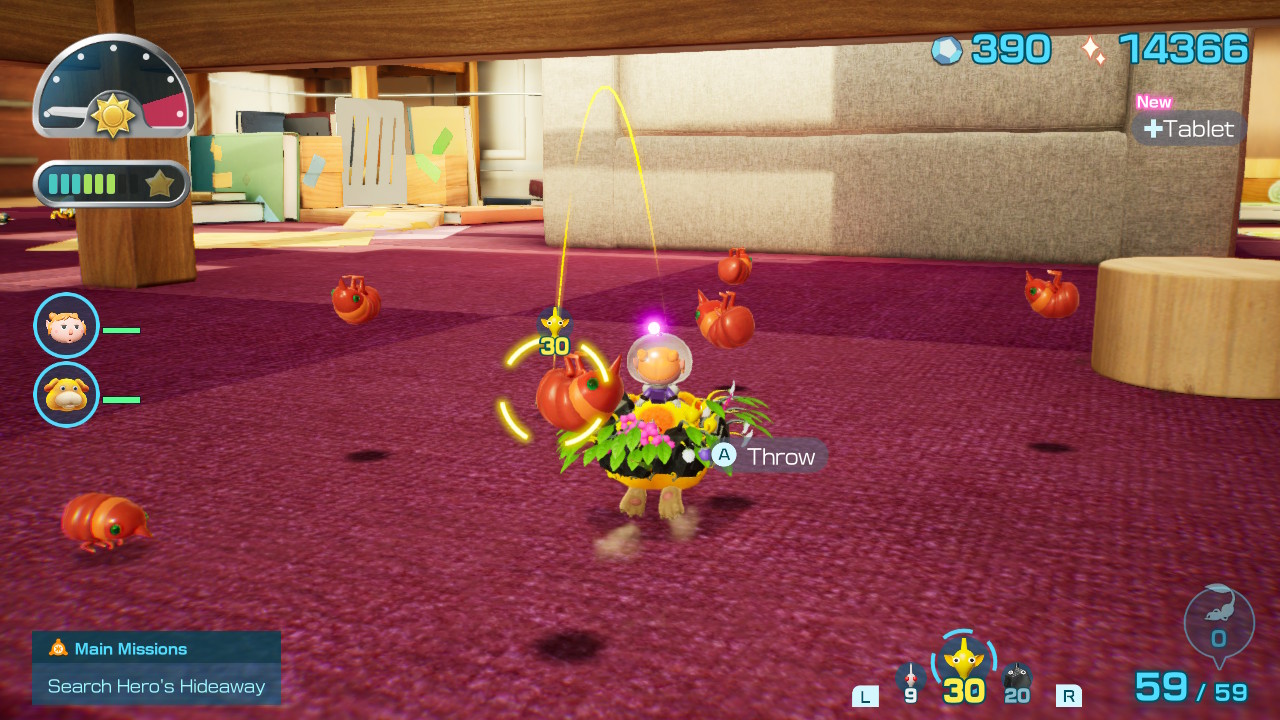Open the Main Missions tracker panel
Screen dimensions: 1280x720
click(156, 667)
